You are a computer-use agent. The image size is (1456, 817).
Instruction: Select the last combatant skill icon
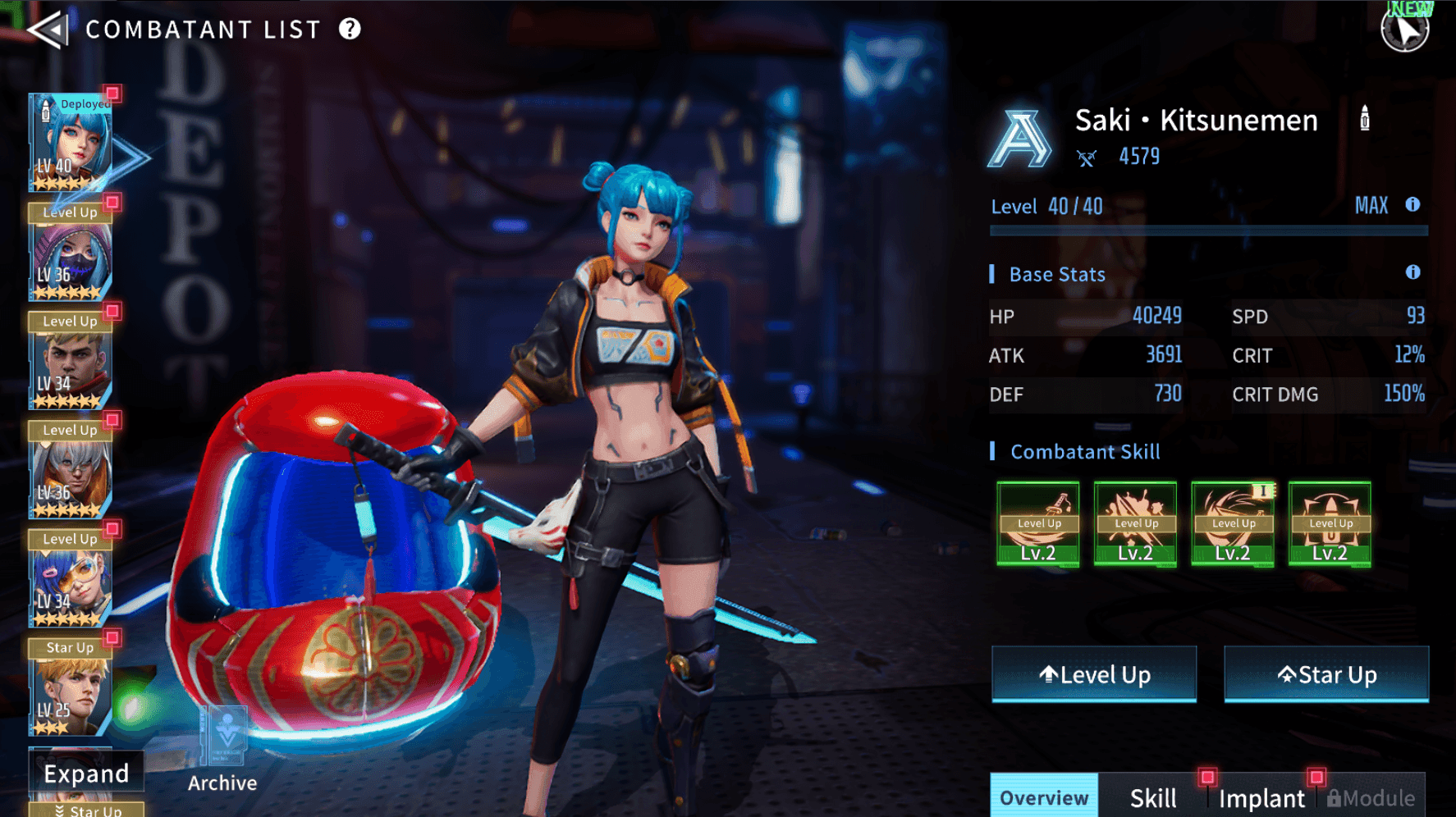pos(1330,523)
